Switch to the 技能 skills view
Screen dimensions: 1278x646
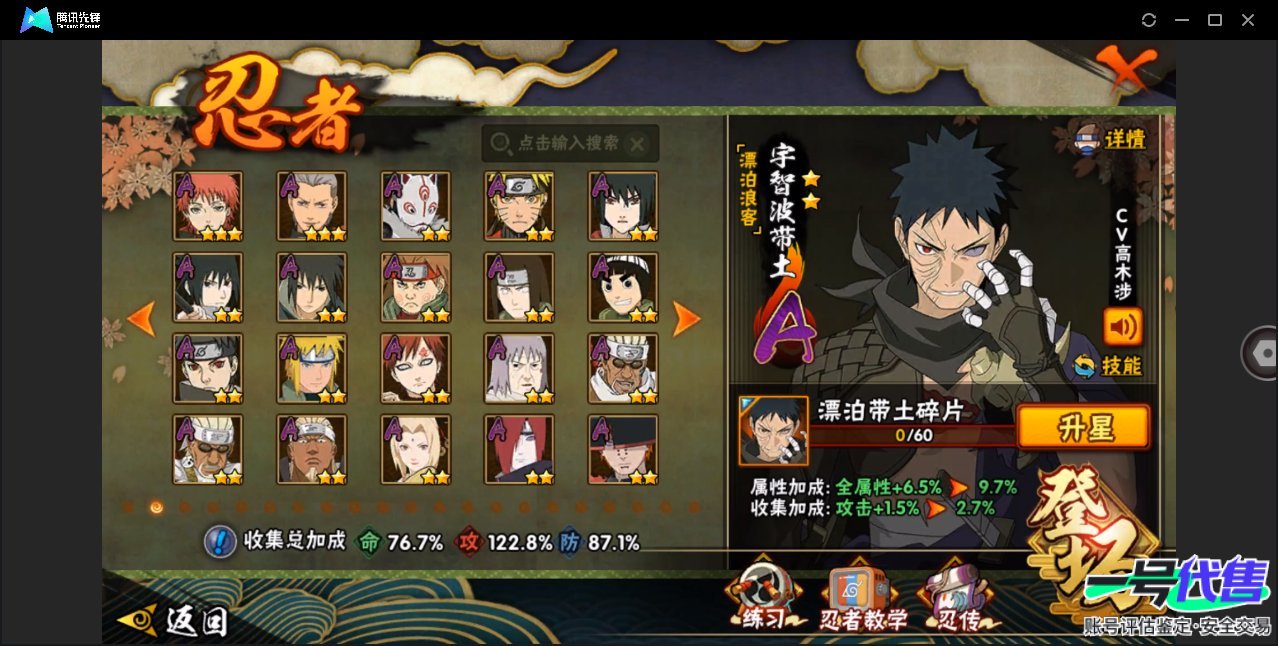1107,366
